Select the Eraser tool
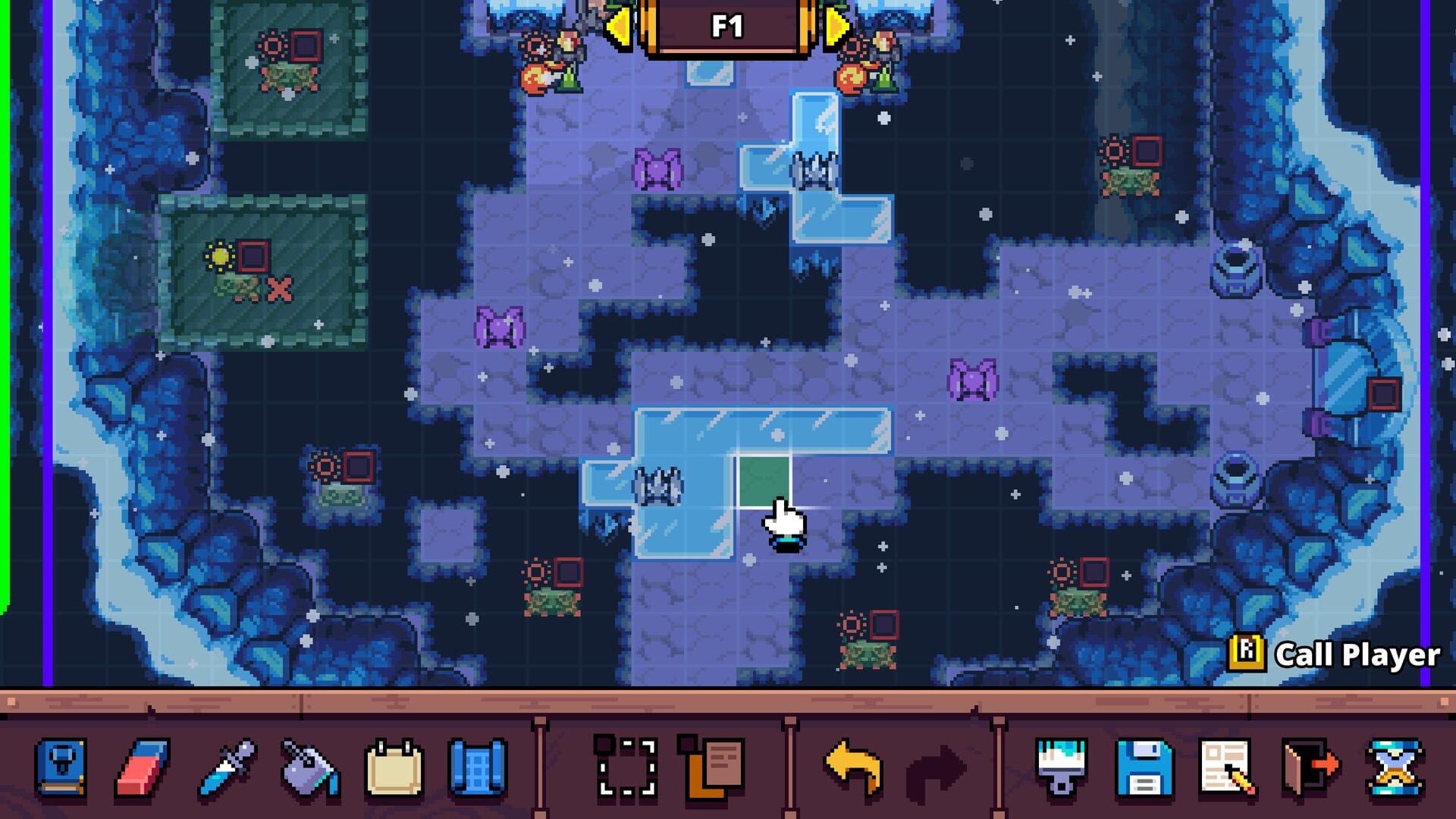Image resolution: width=1456 pixels, height=819 pixels. coord(142,768)
